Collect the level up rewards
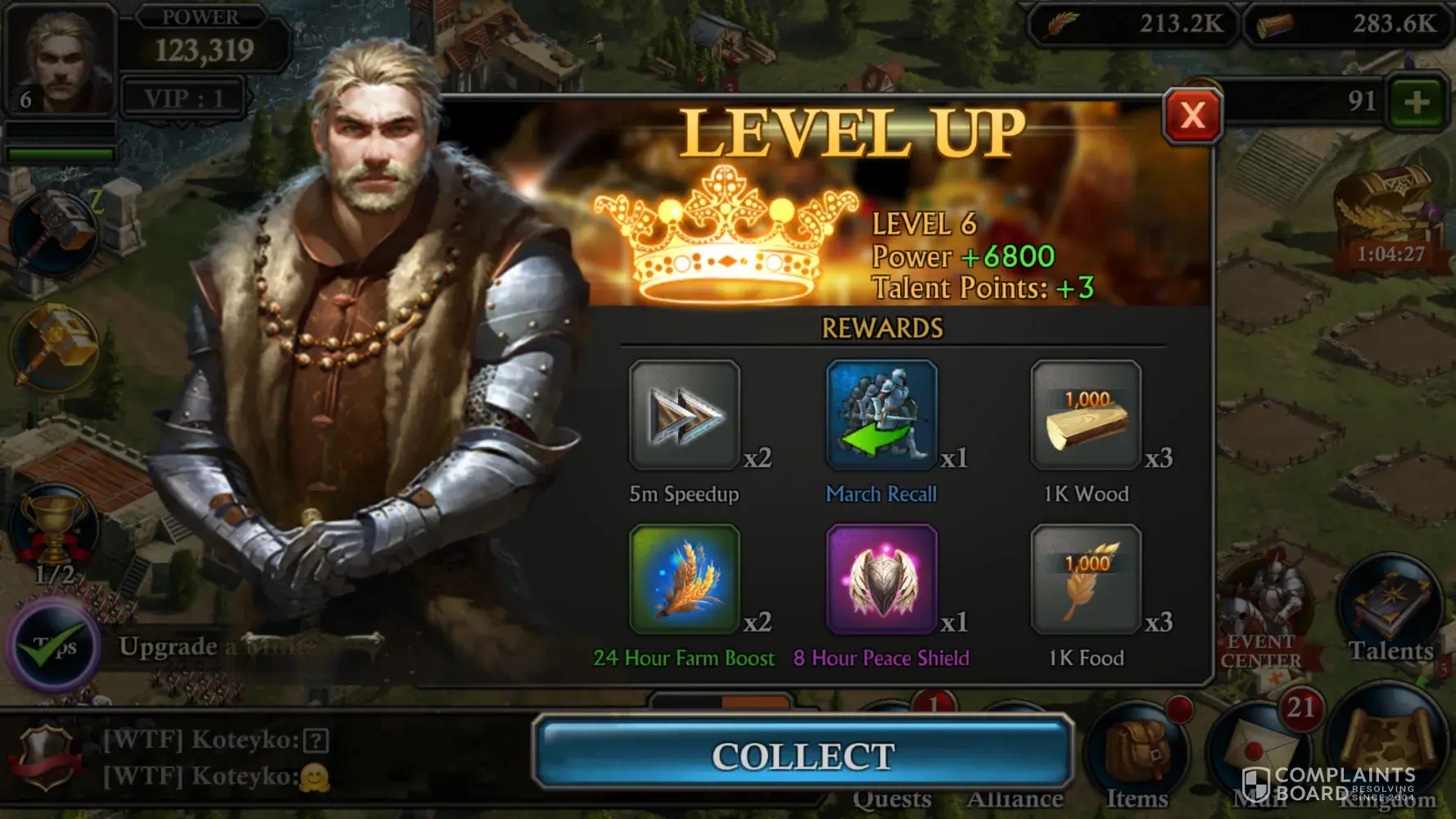Image resolution: width=1456 pixels, height=819 pixels. [803, 755]
